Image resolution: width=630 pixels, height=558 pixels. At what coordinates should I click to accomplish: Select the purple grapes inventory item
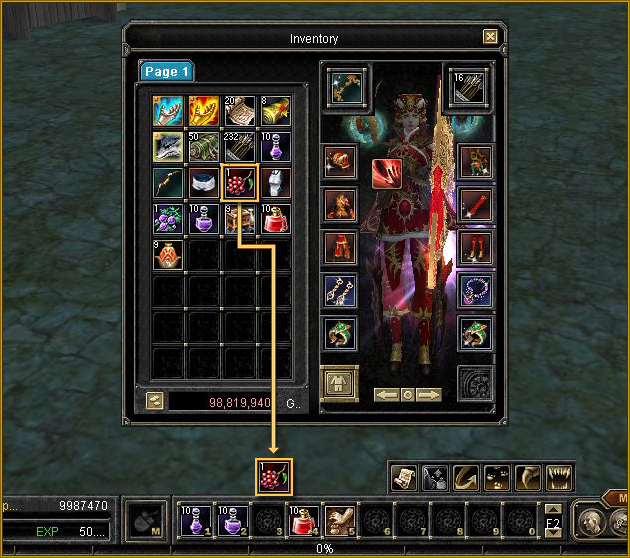(x=166, y=217)
